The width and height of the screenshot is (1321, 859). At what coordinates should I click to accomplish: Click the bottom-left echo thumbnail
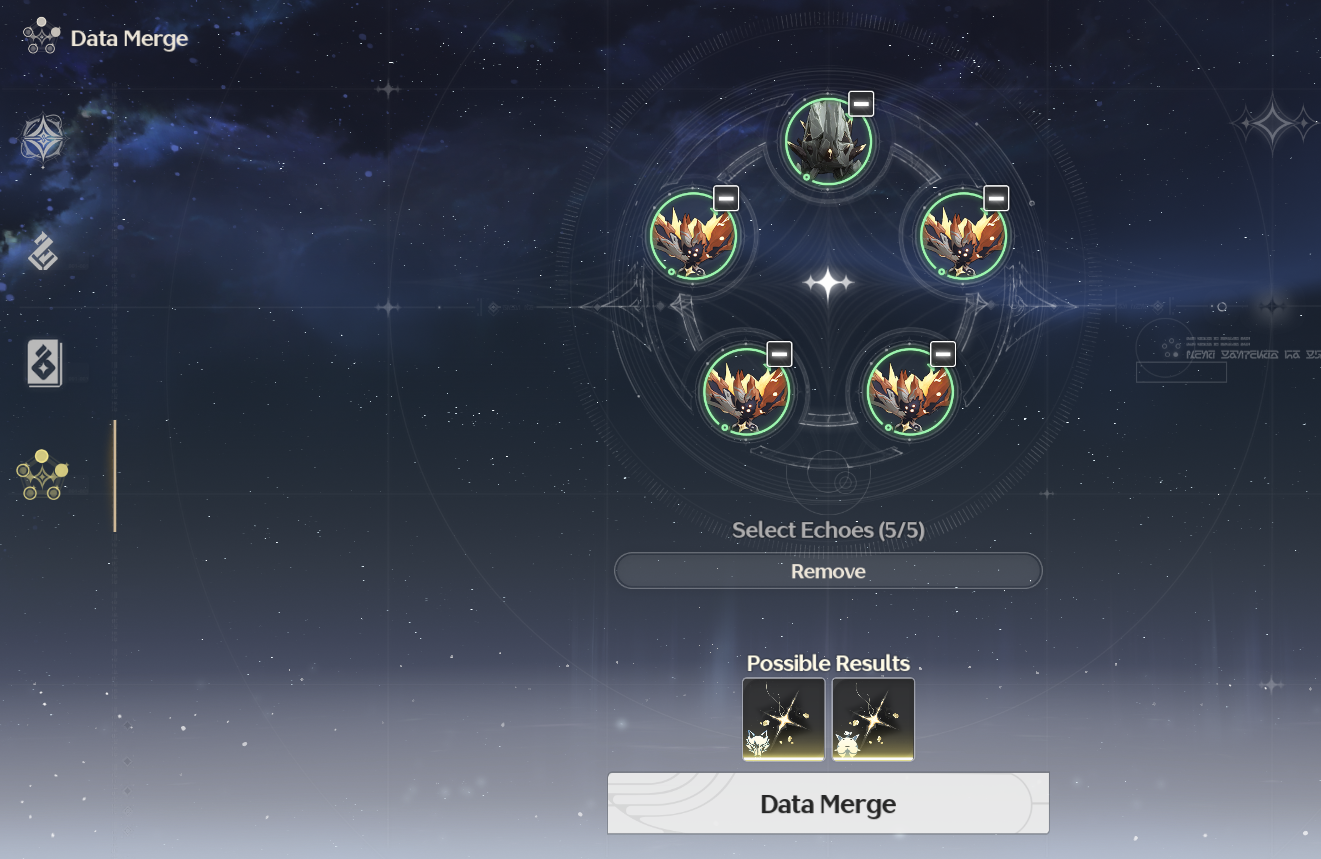click(x=748, y=395)
